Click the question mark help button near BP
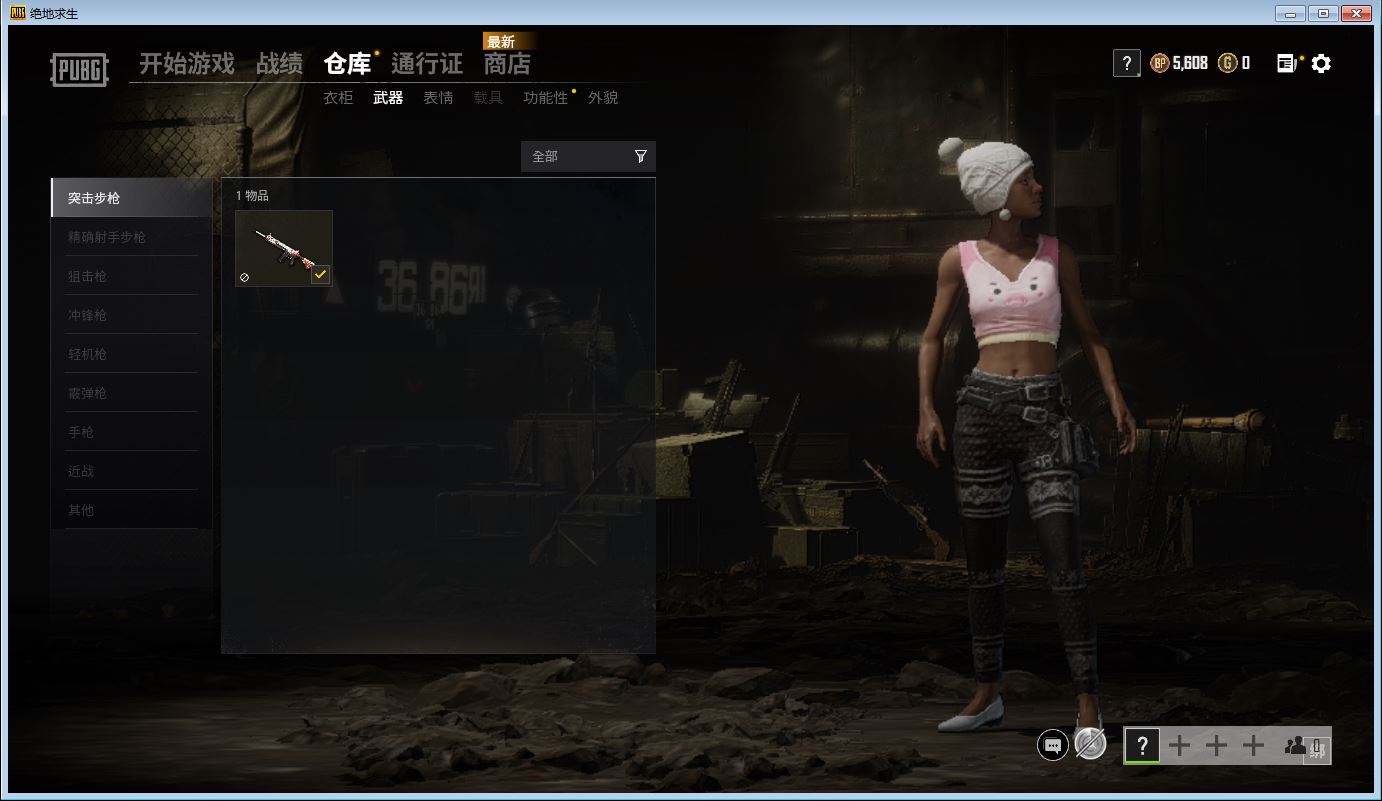1382x801 pixels. (x=1126, y=64)
